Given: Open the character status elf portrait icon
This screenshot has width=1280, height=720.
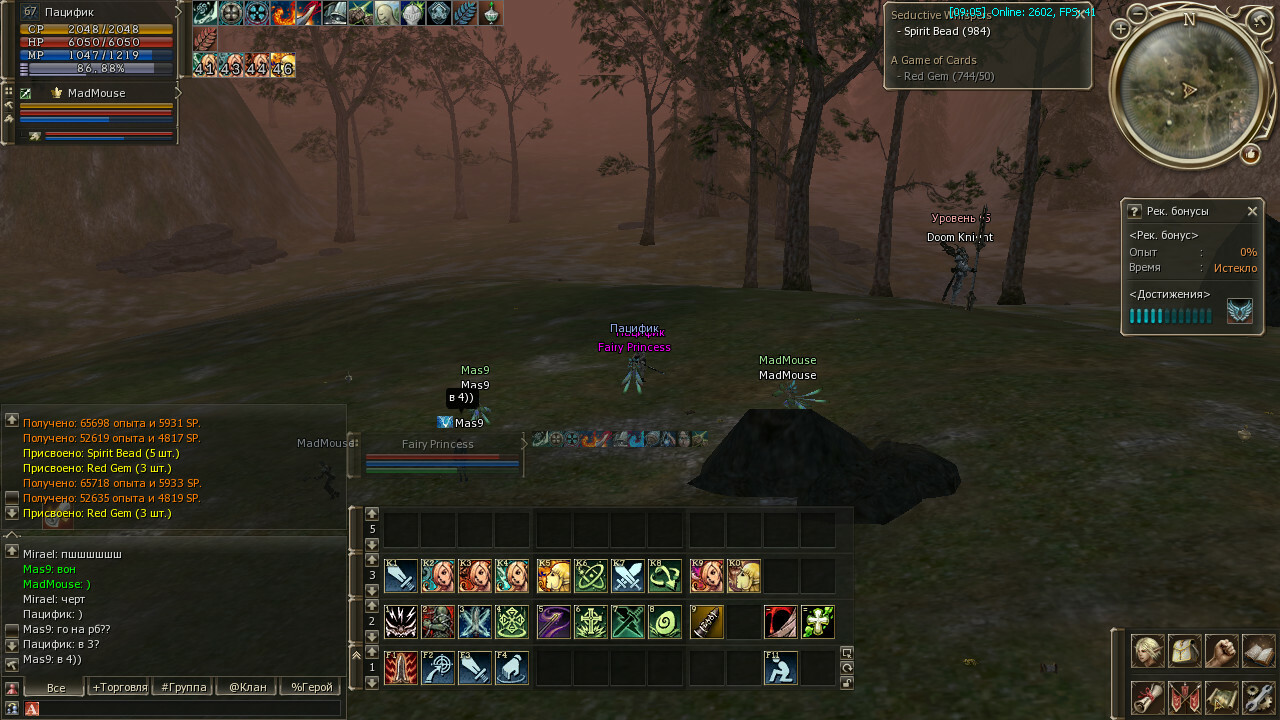Looking at the screenshot, I should pos(1147,651).
